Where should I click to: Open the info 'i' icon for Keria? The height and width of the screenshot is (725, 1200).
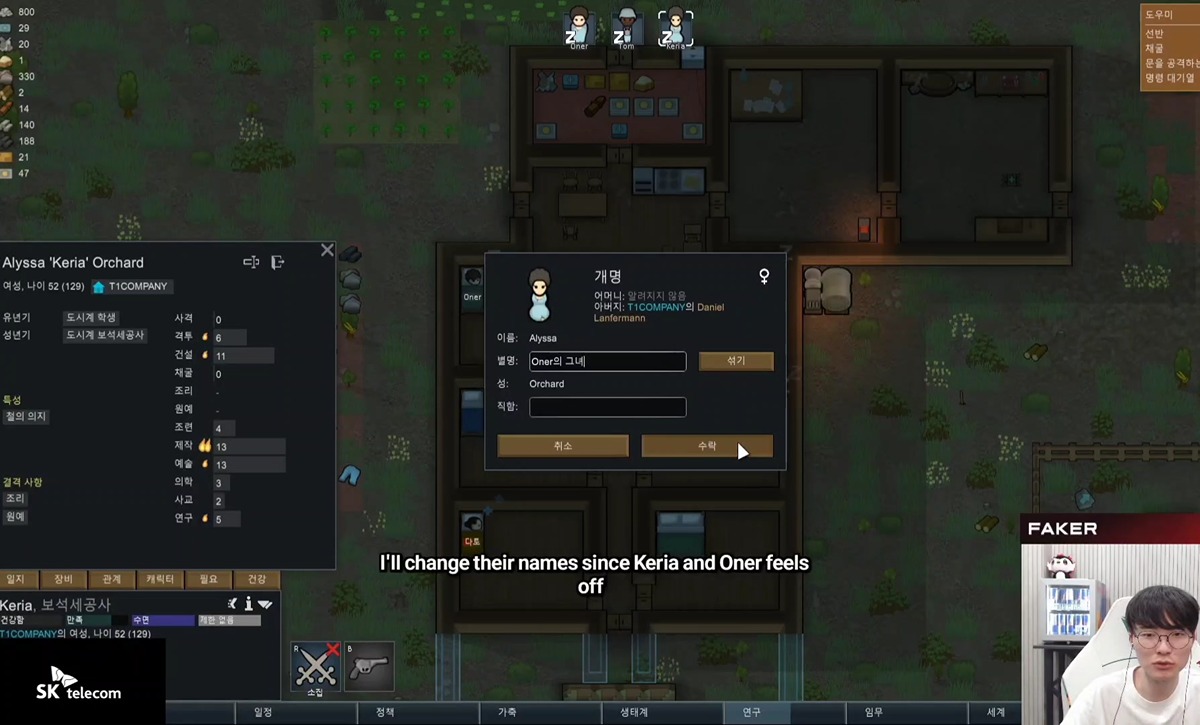click(x=248, y=604)
